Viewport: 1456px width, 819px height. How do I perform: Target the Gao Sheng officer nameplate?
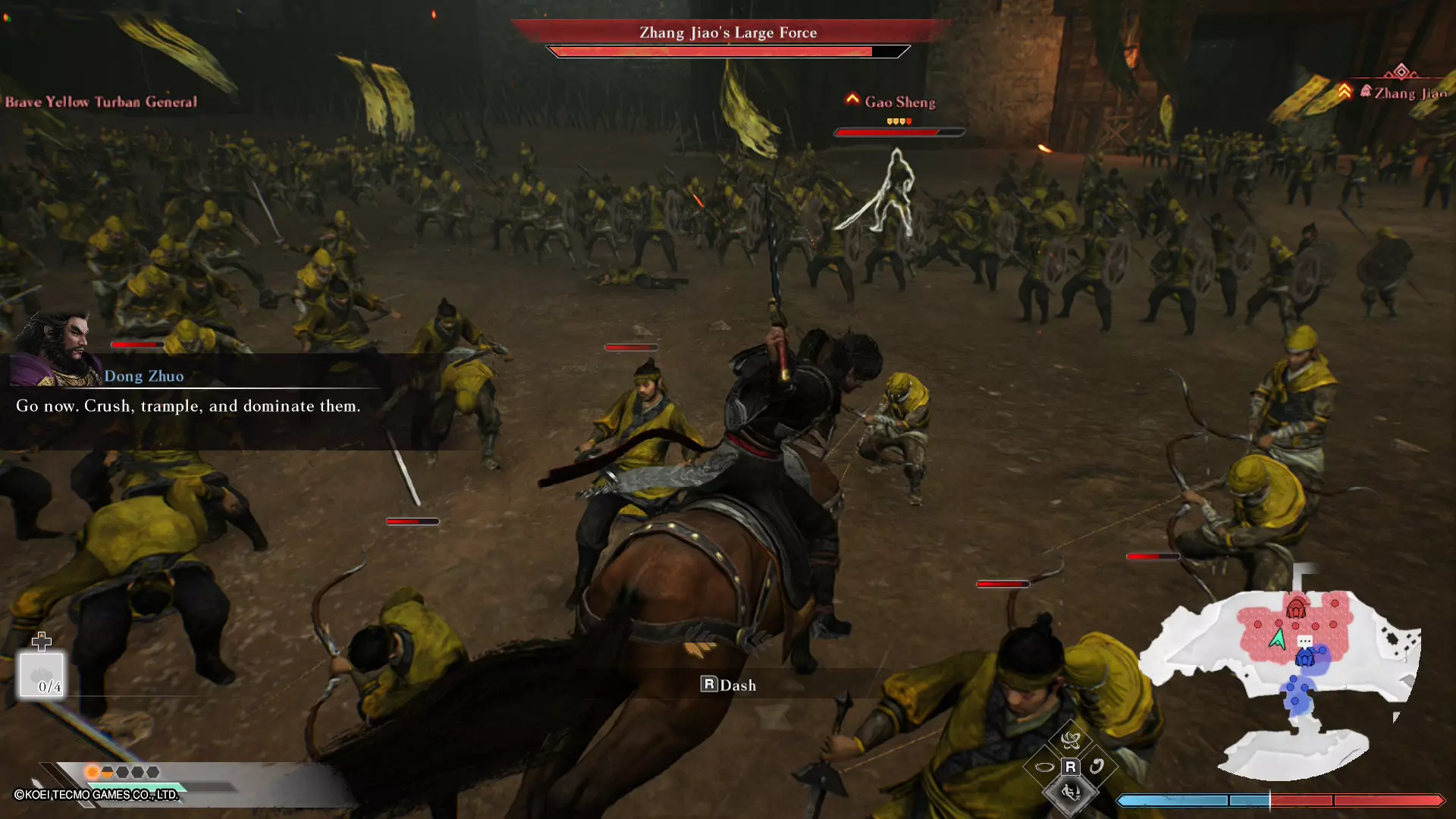pos(899,102)
